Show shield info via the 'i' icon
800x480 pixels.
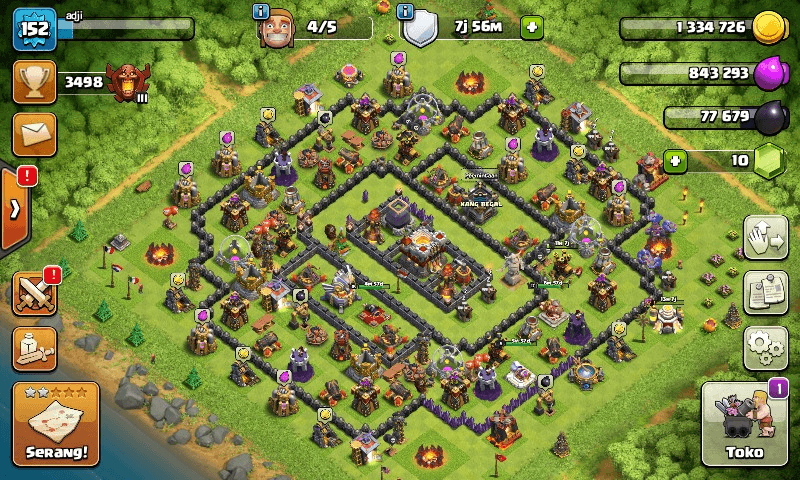(x=406, y=12)
